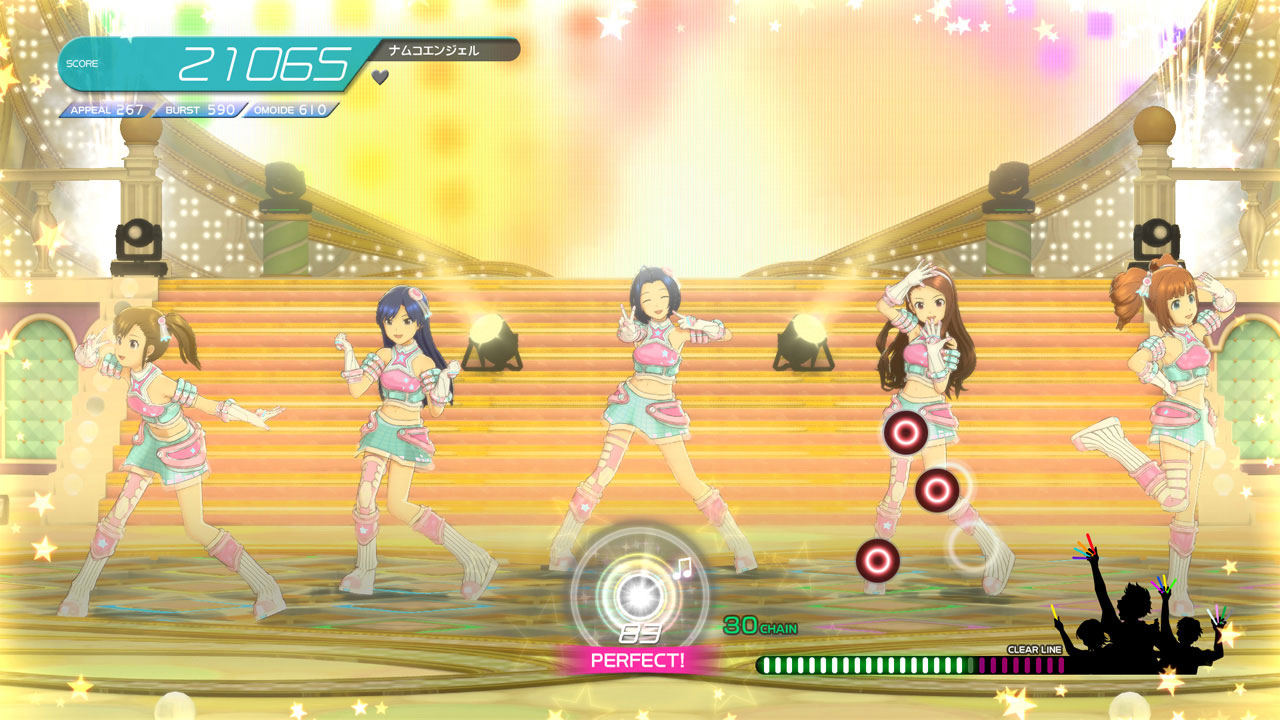The height and width of the screenshot is (720, 1280).
Task: Tap the glowing central rhythm target
Action: pyautogui.click(x=637, y=595)
